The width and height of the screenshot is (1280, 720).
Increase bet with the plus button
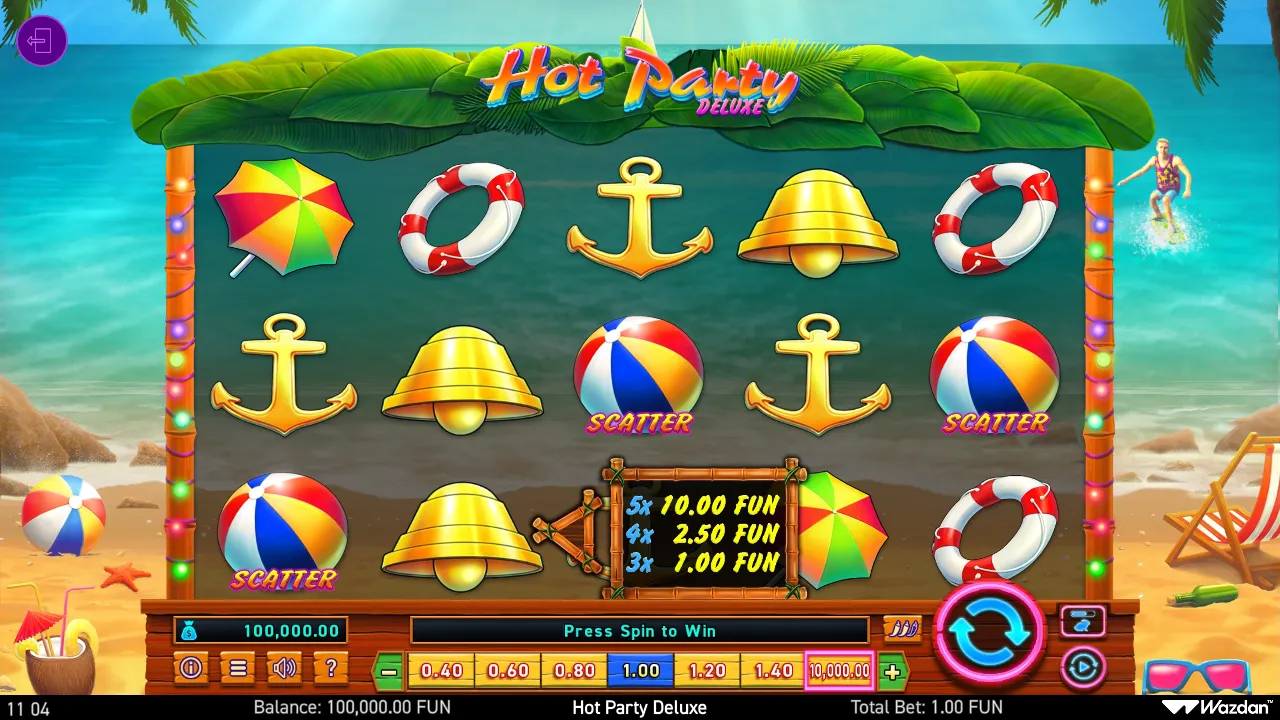(x=891, y=670)
